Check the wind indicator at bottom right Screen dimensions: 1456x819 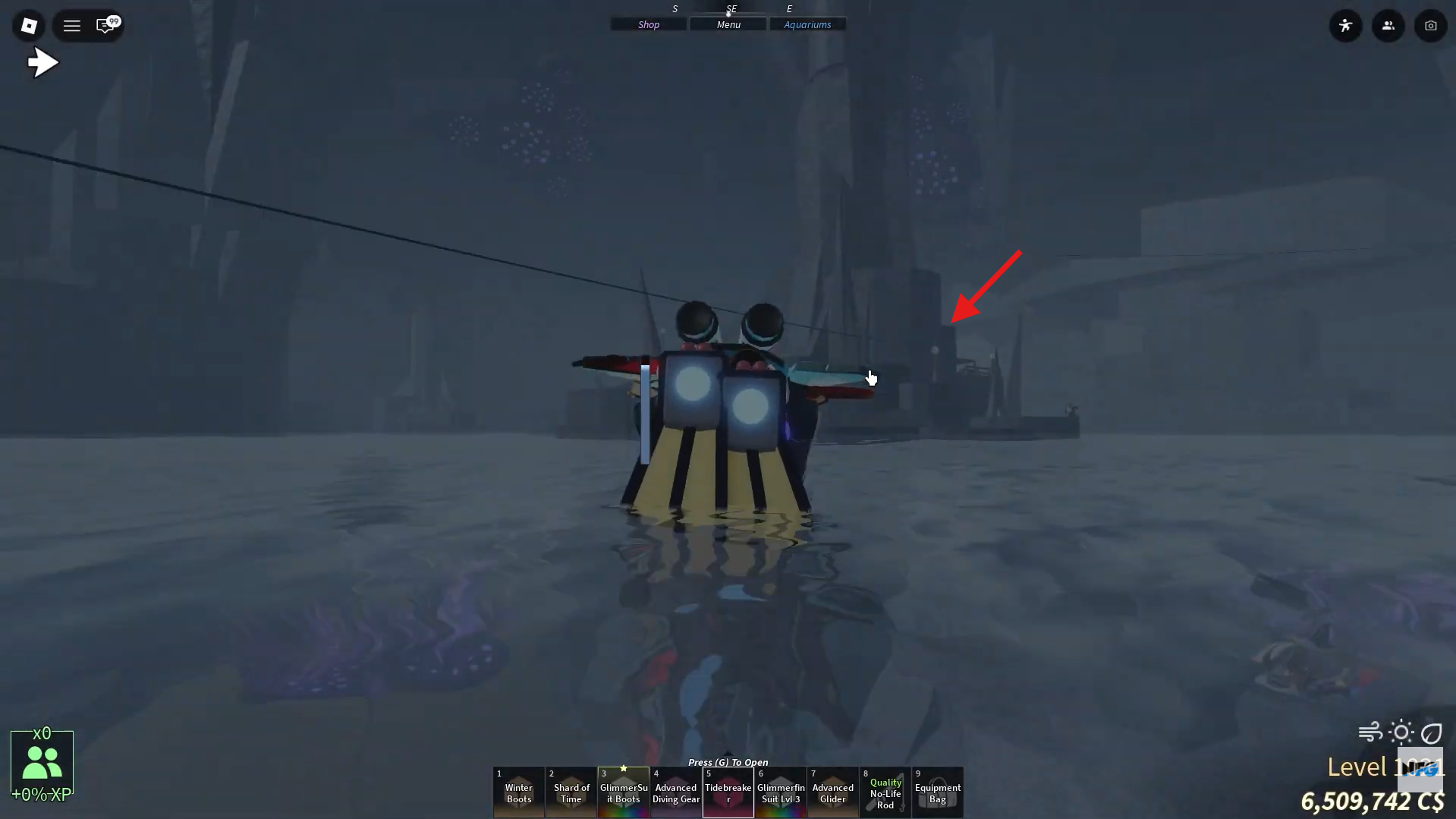coord(1368,731)
